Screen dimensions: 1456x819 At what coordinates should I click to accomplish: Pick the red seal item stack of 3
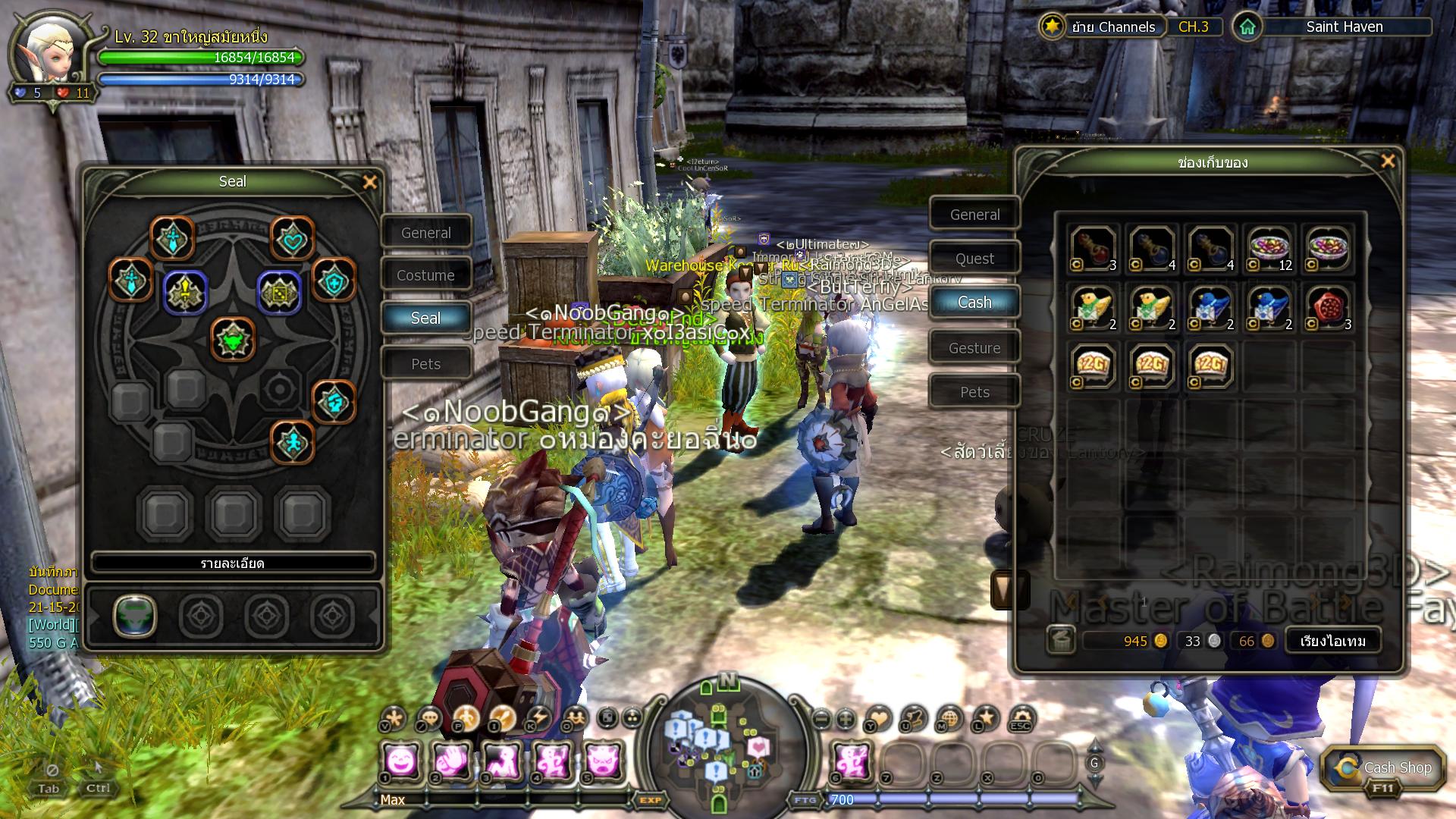1329,307
